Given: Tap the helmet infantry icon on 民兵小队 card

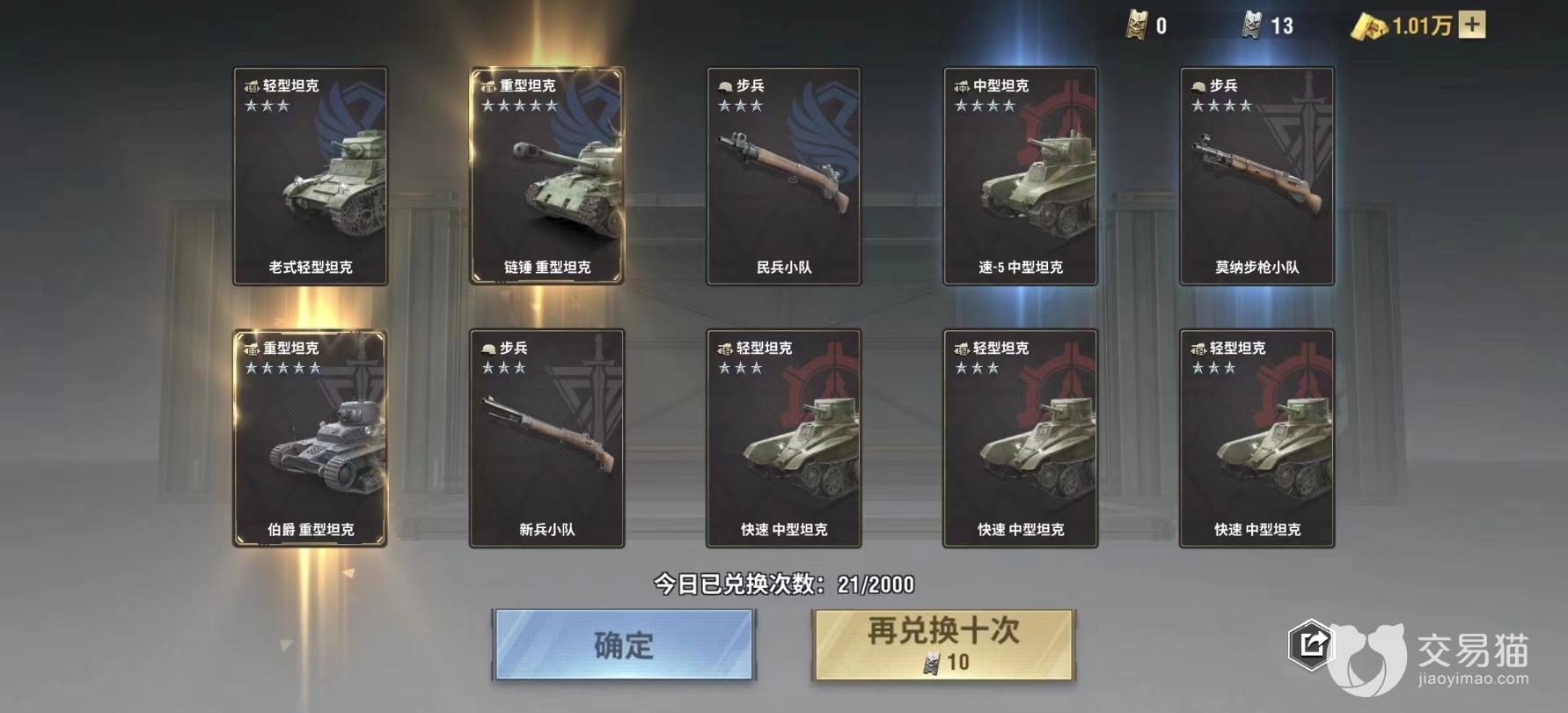Looking at the screenshot, I should pyautogui.click(x=723, y=85).
